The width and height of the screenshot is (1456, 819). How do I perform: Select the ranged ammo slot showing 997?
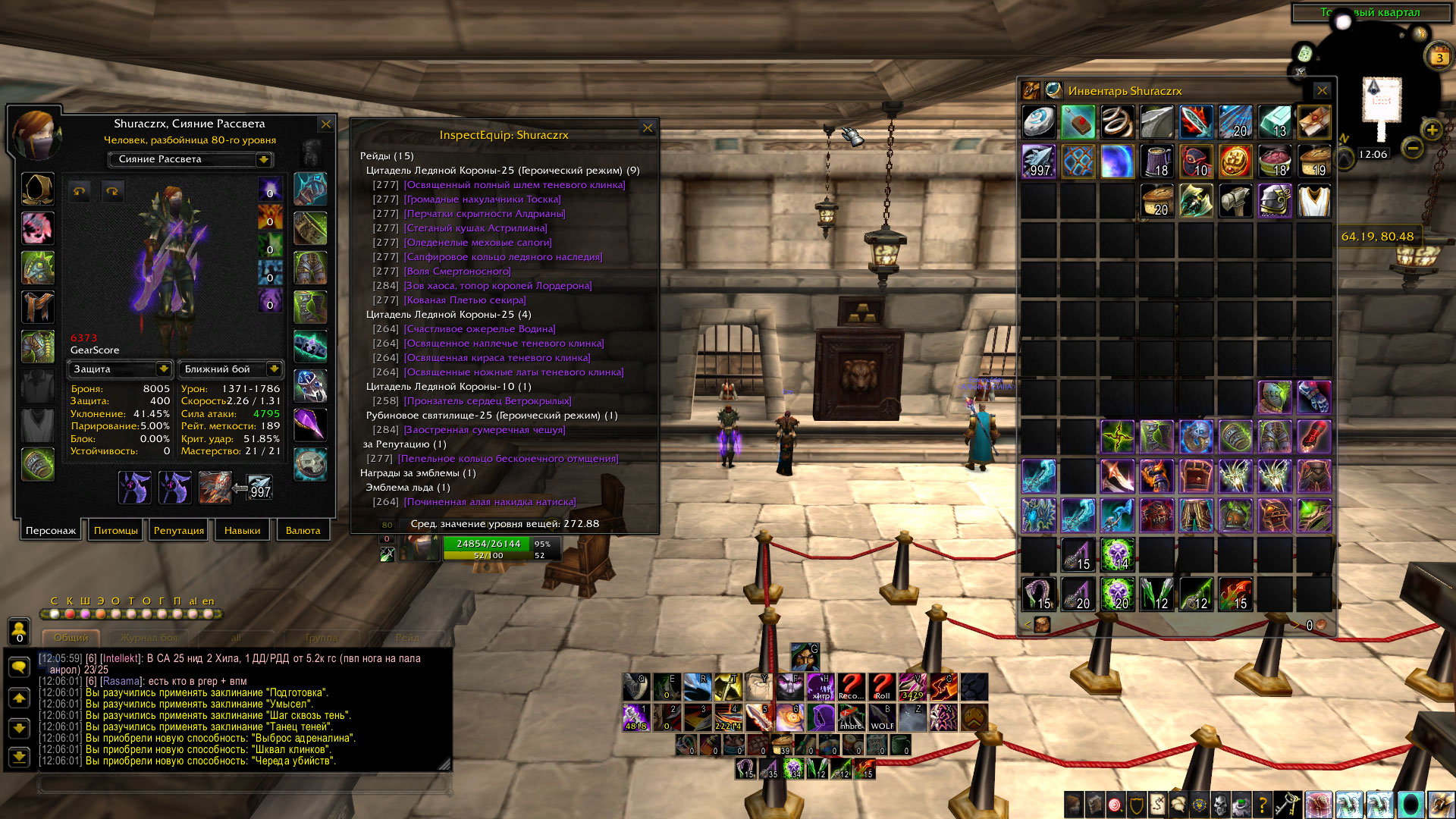click(x=259, y=487)
